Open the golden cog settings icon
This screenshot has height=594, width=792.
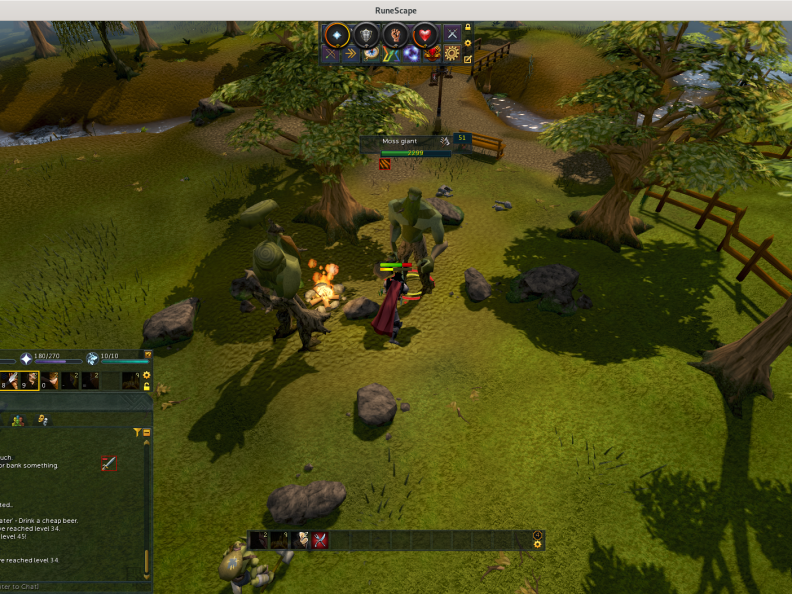coord(452,54)
